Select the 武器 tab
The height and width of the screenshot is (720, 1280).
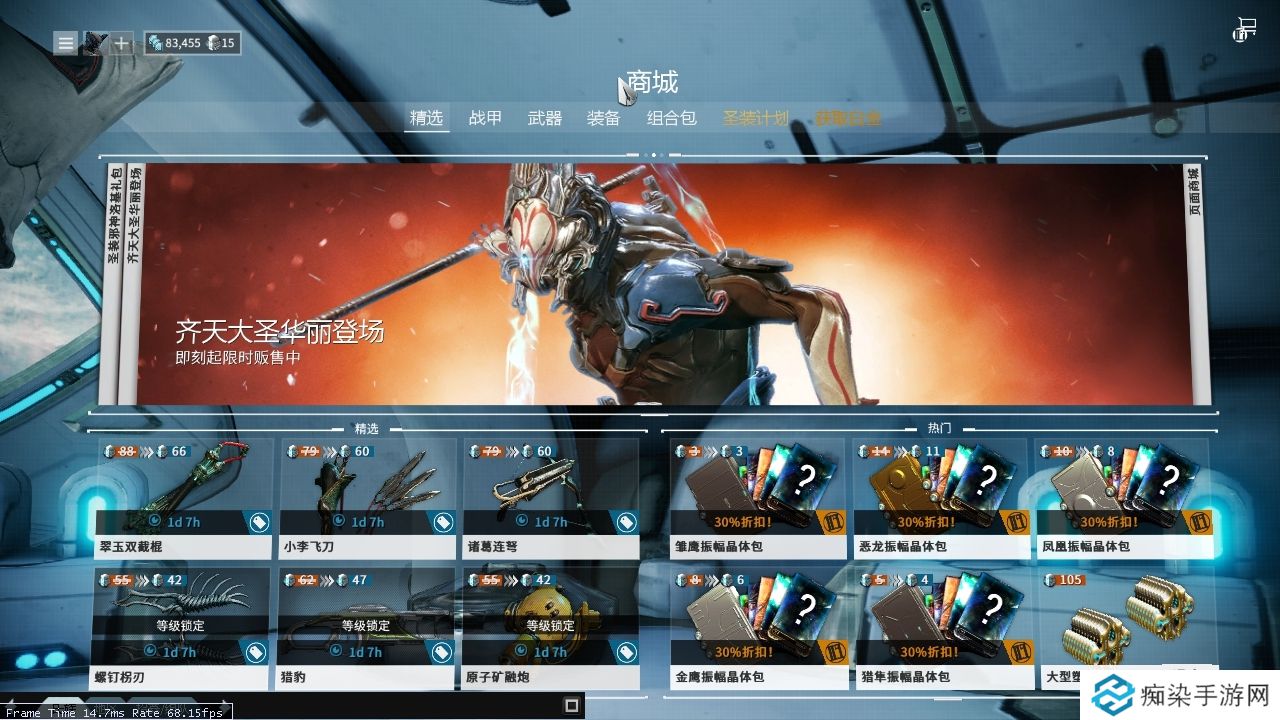click(545, 118)
